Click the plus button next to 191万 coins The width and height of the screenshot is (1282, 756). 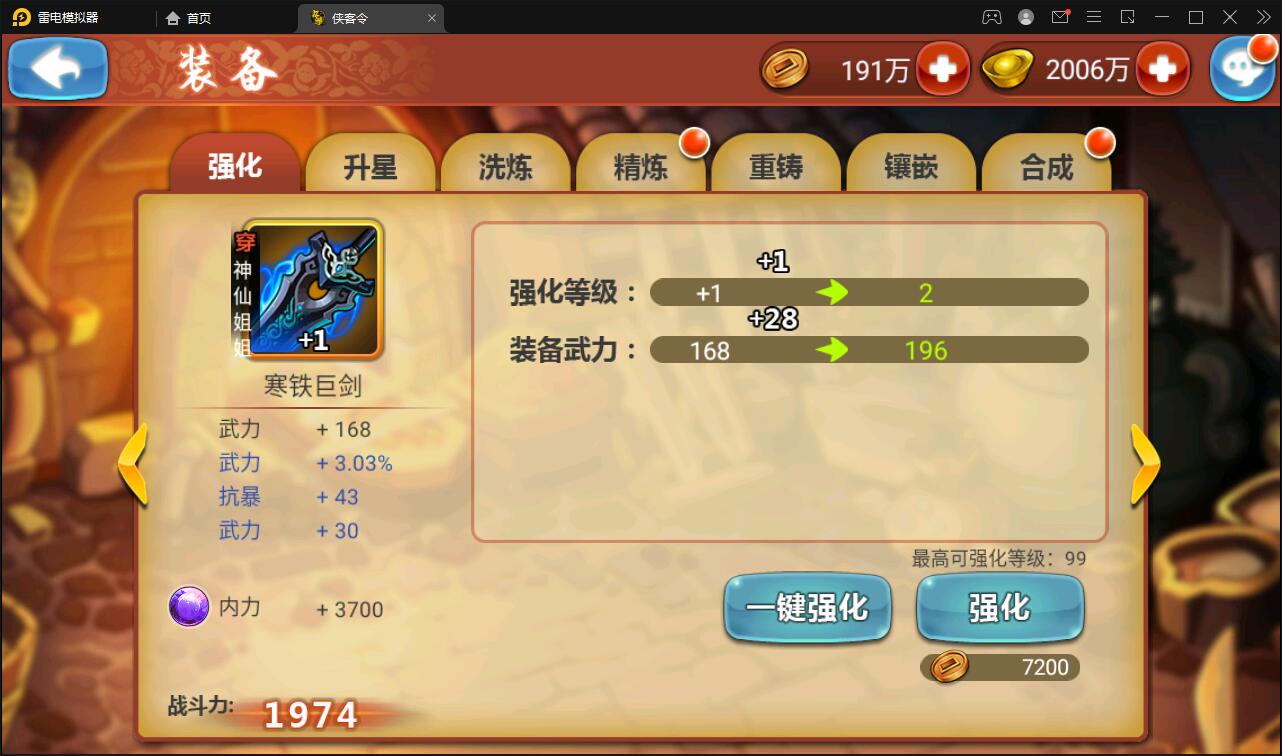[x=945, y=69]
